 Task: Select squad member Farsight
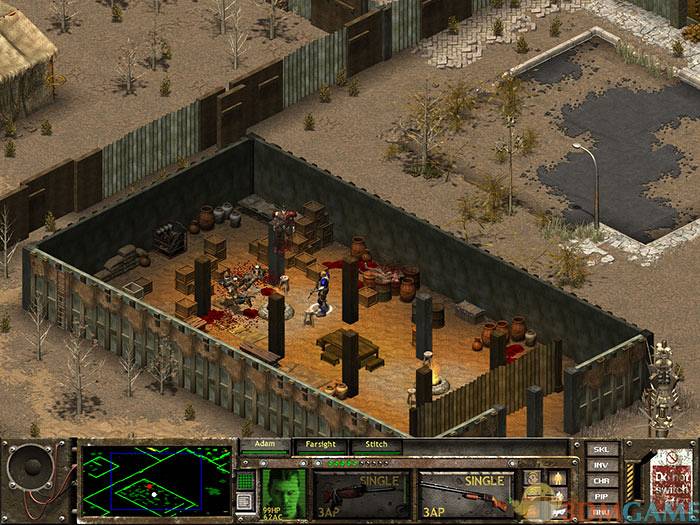pyautogui.click(x=319, y=447)
